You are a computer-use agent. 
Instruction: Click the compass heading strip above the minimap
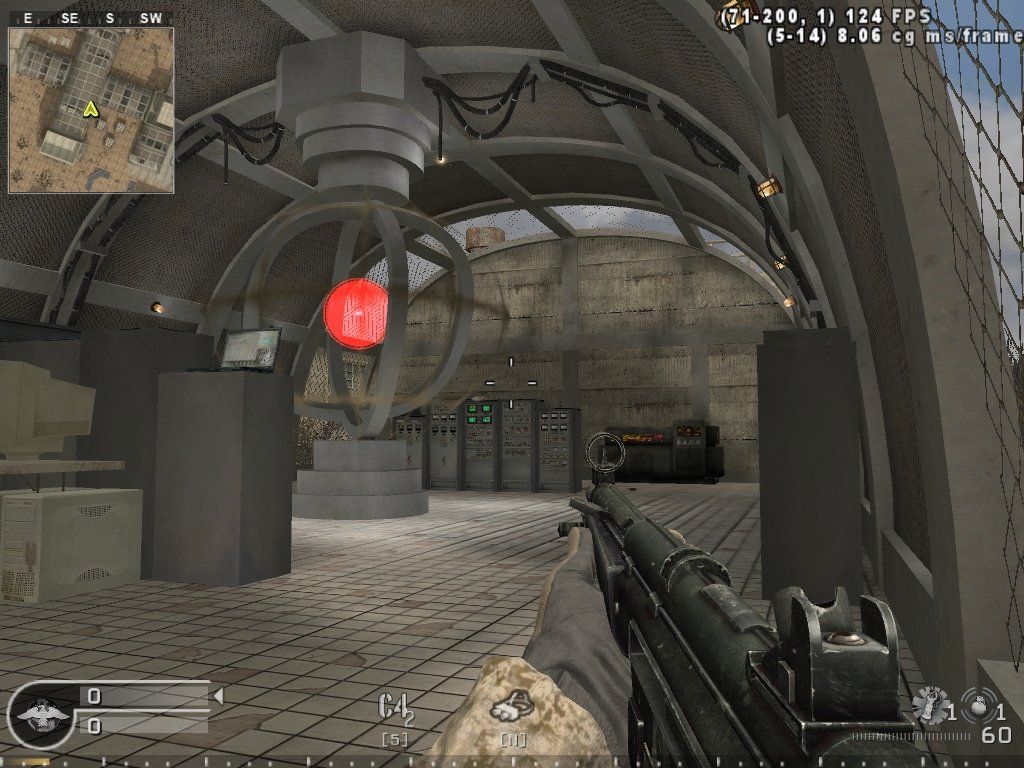[91, 18]
